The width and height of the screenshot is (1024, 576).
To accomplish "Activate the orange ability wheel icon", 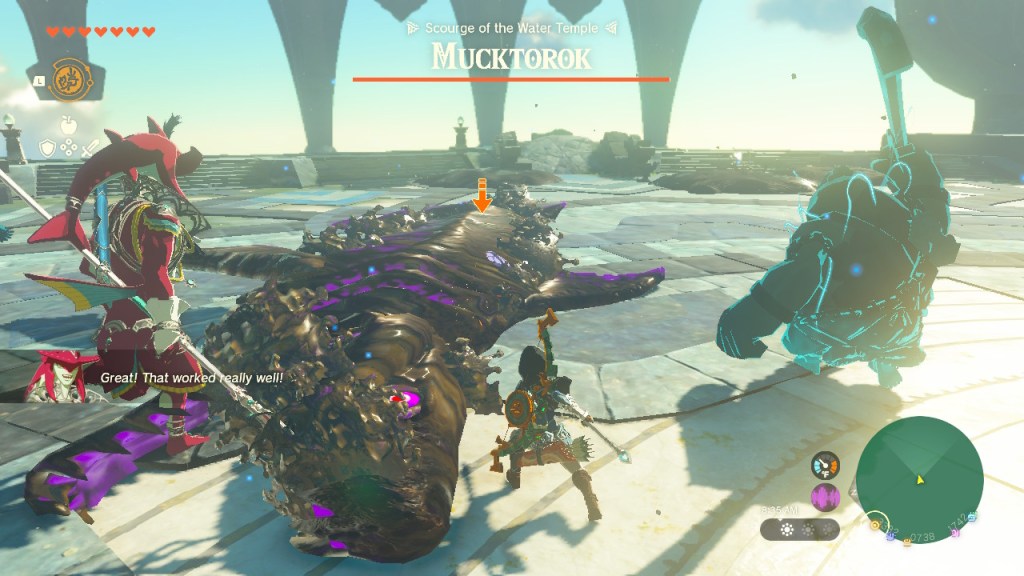I will [67, 79].
